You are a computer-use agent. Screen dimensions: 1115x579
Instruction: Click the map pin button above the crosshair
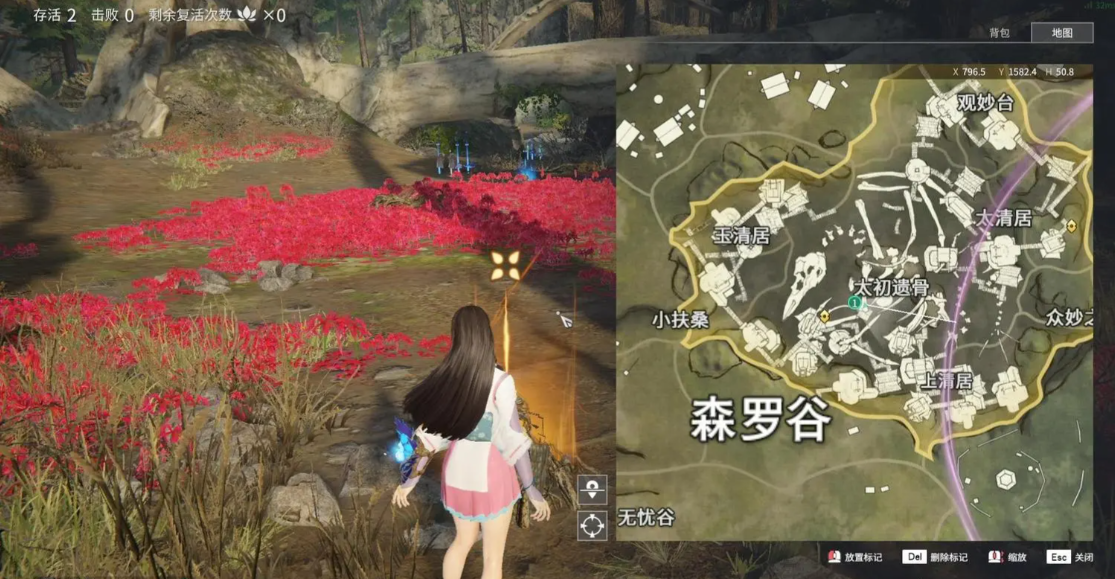click(592, 489)
